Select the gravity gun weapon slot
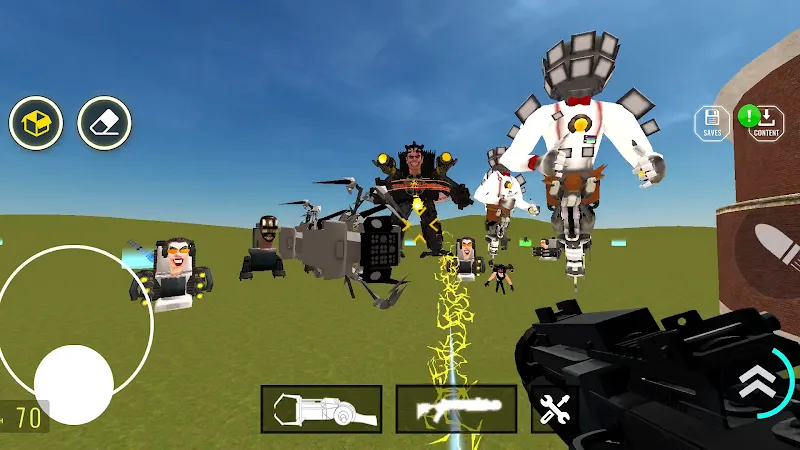The height and width of the screenshot is (450, 800). [321, 409]
